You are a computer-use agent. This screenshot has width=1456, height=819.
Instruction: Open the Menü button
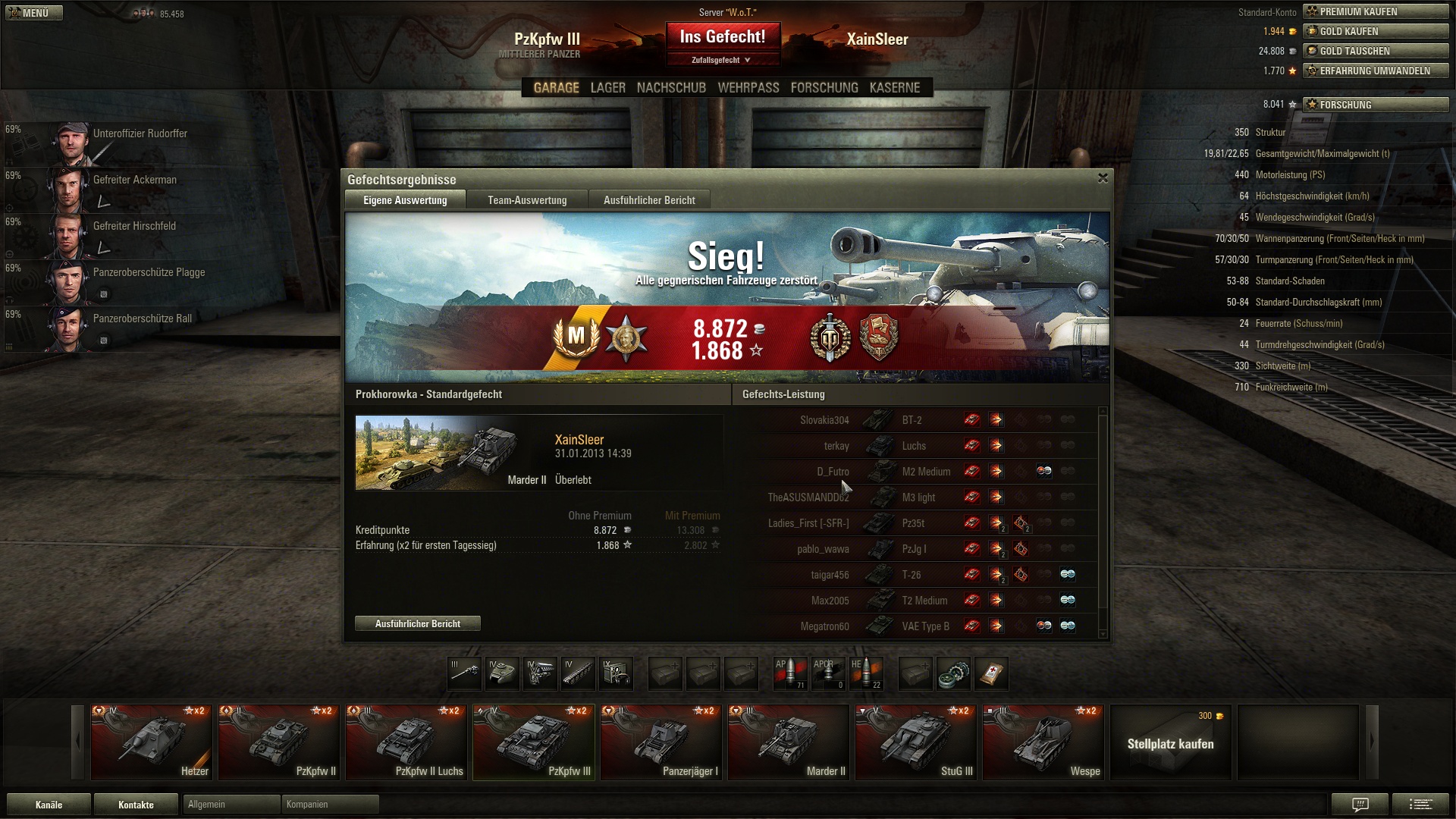pos(33,13)
